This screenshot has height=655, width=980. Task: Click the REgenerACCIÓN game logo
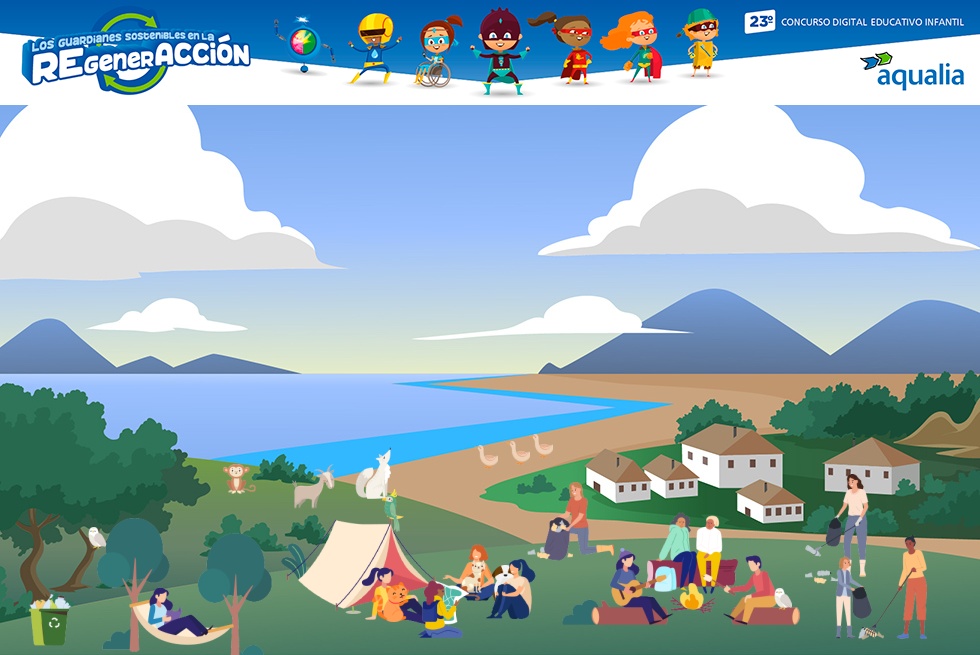(x=138, y=56)
